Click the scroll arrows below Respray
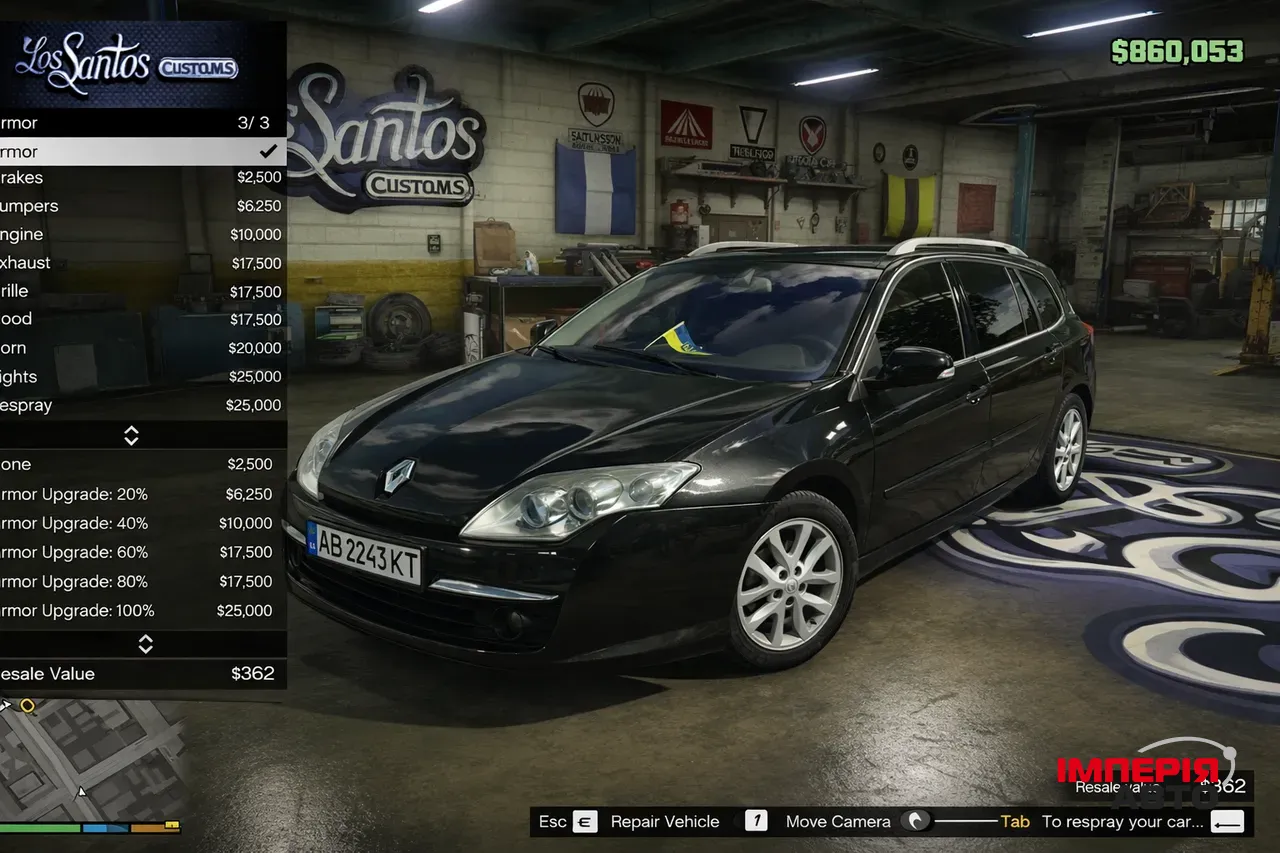This screenshot has height=853, width=1280. (131, 435)
